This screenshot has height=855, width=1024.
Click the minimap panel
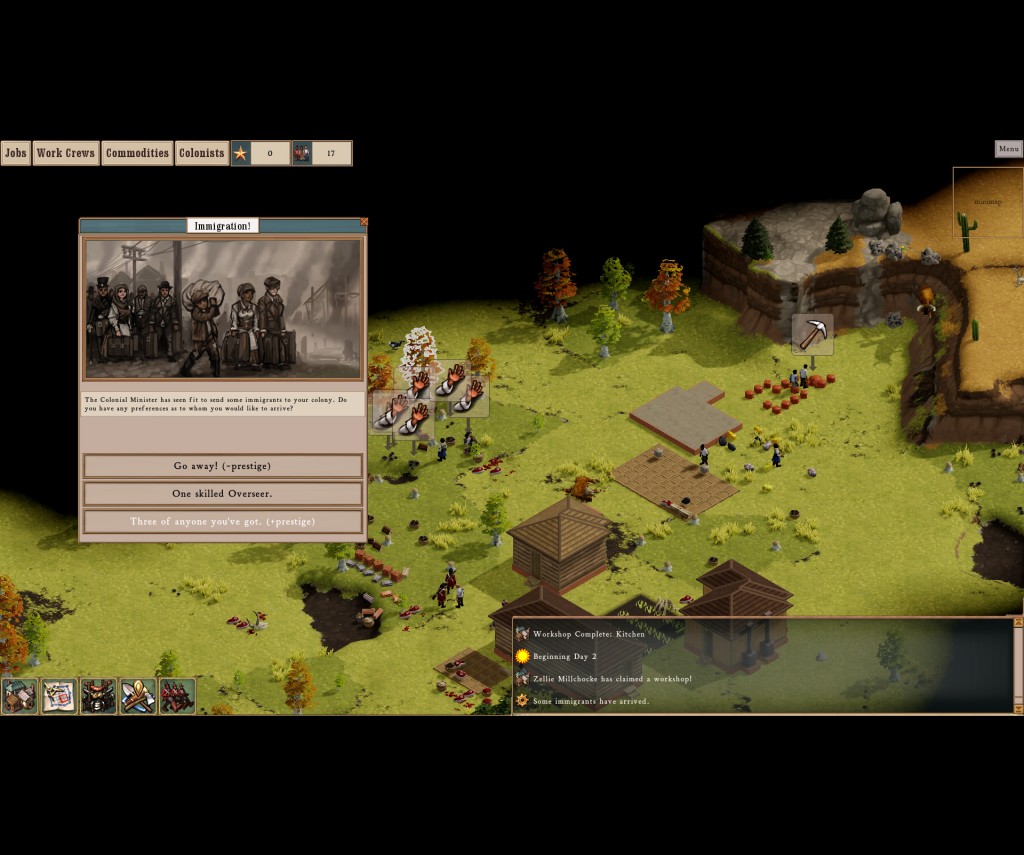tap(987, 202)
